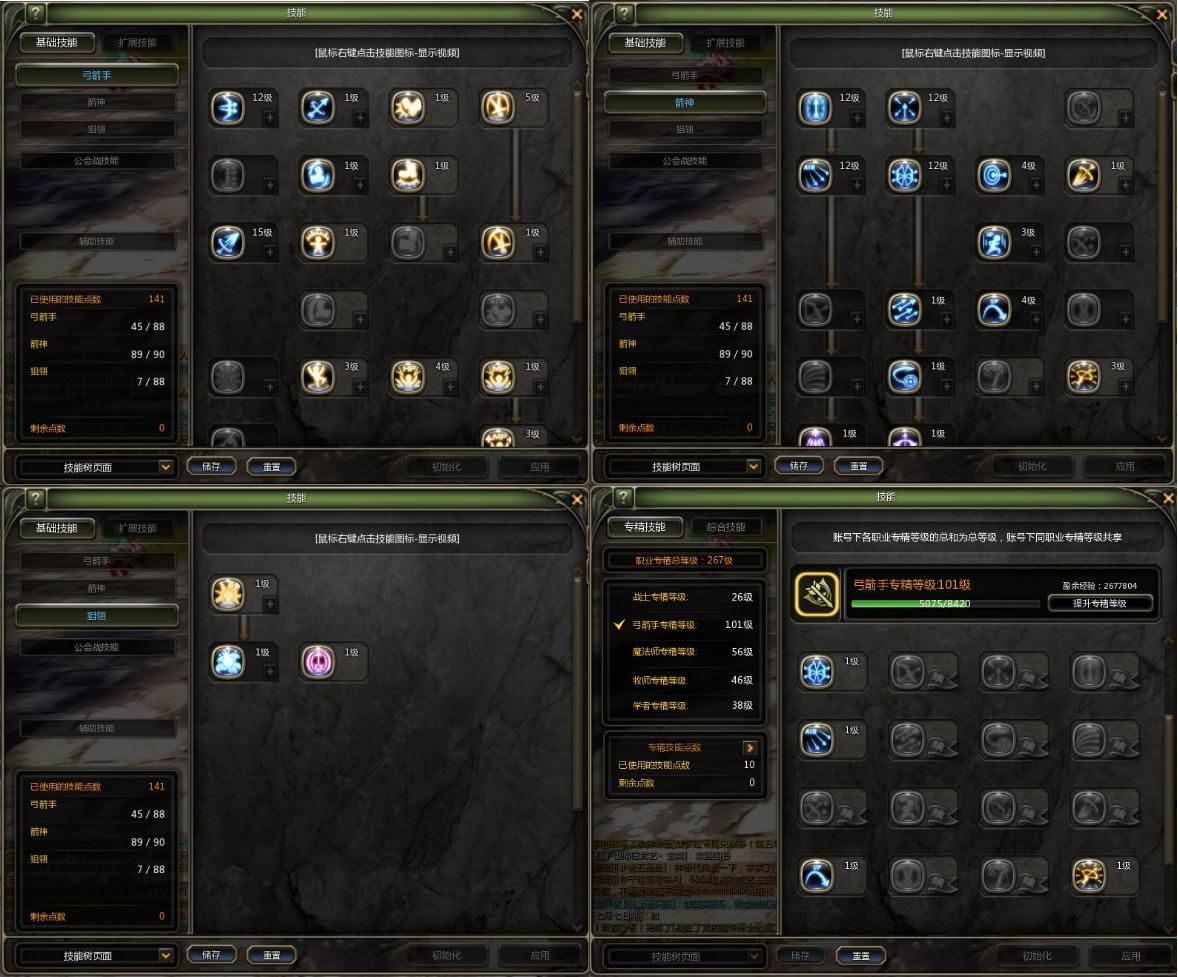Choose the 学者专精等级 row

pos(685,706)
